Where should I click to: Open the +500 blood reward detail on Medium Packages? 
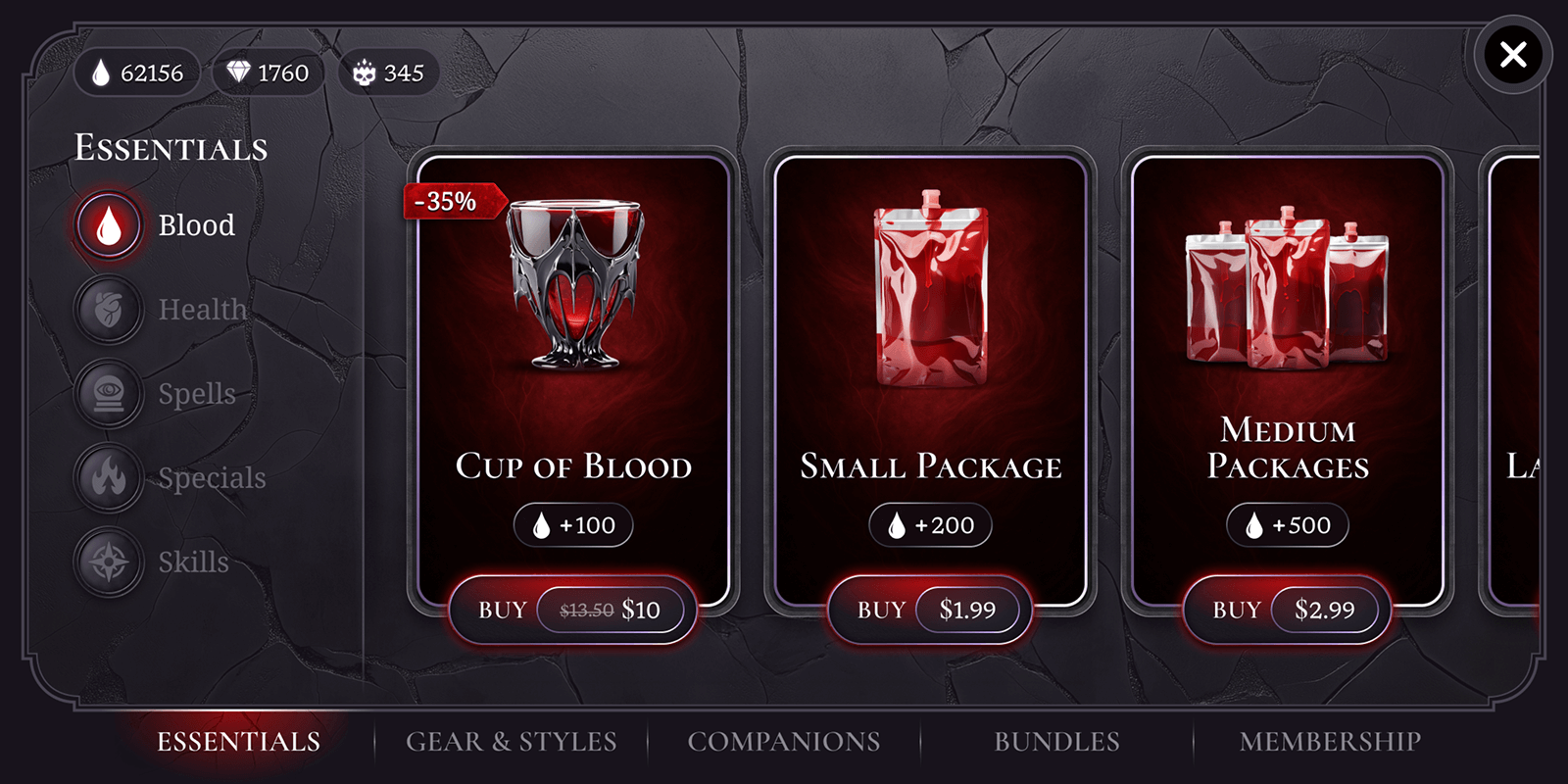pos(1287,524)
